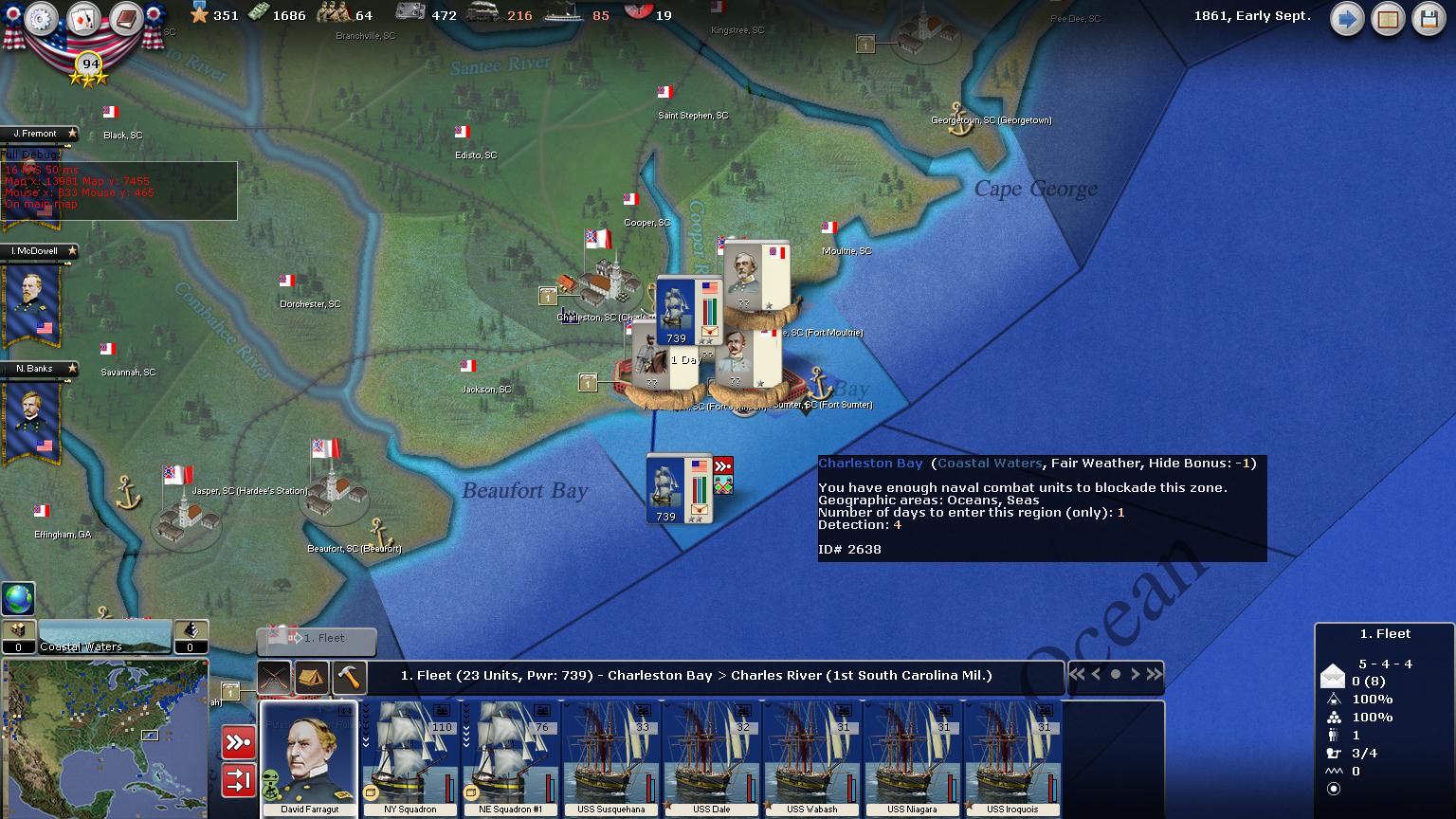Click the tent special orders button
This screenshot has height=819, width=1456.
click(312, 677)
